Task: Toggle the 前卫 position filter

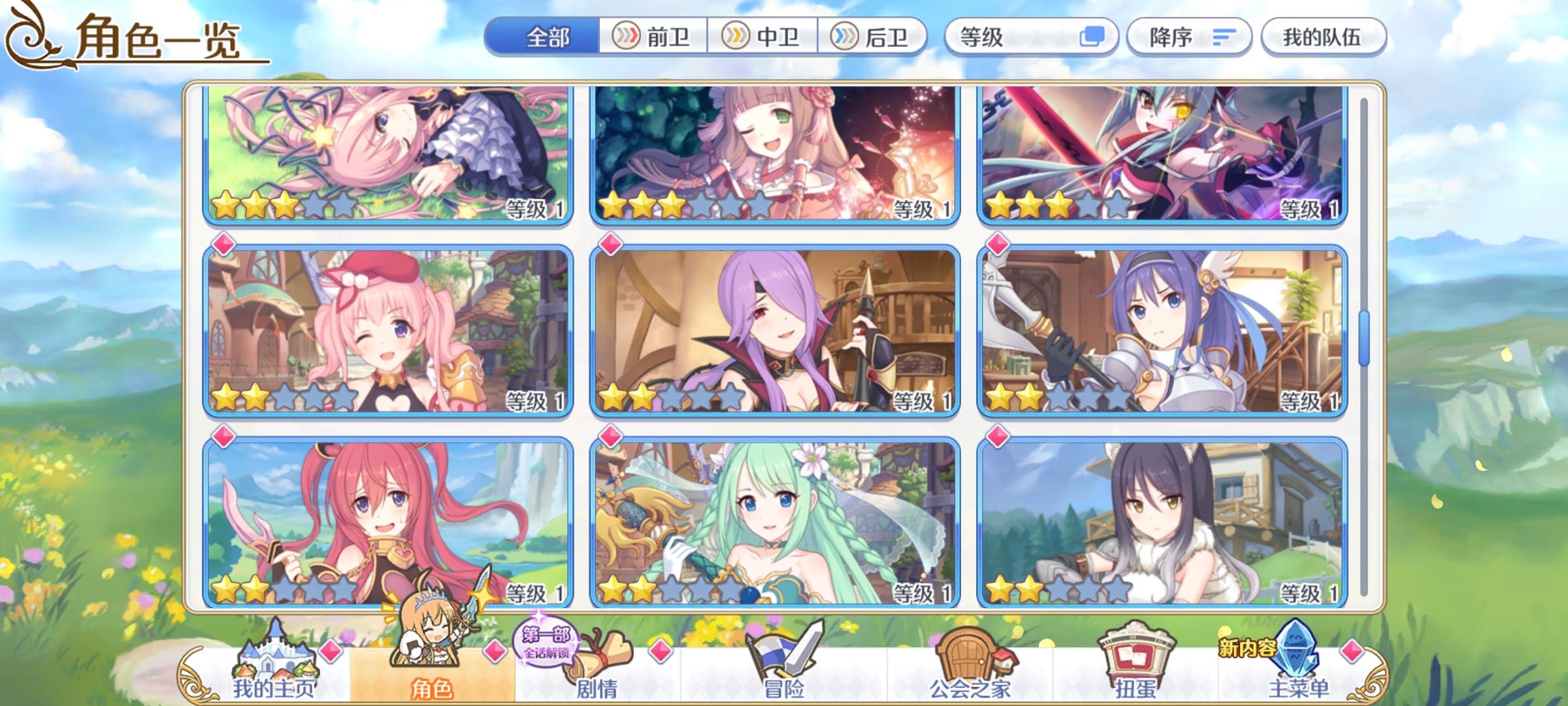Action: point(654,37)
